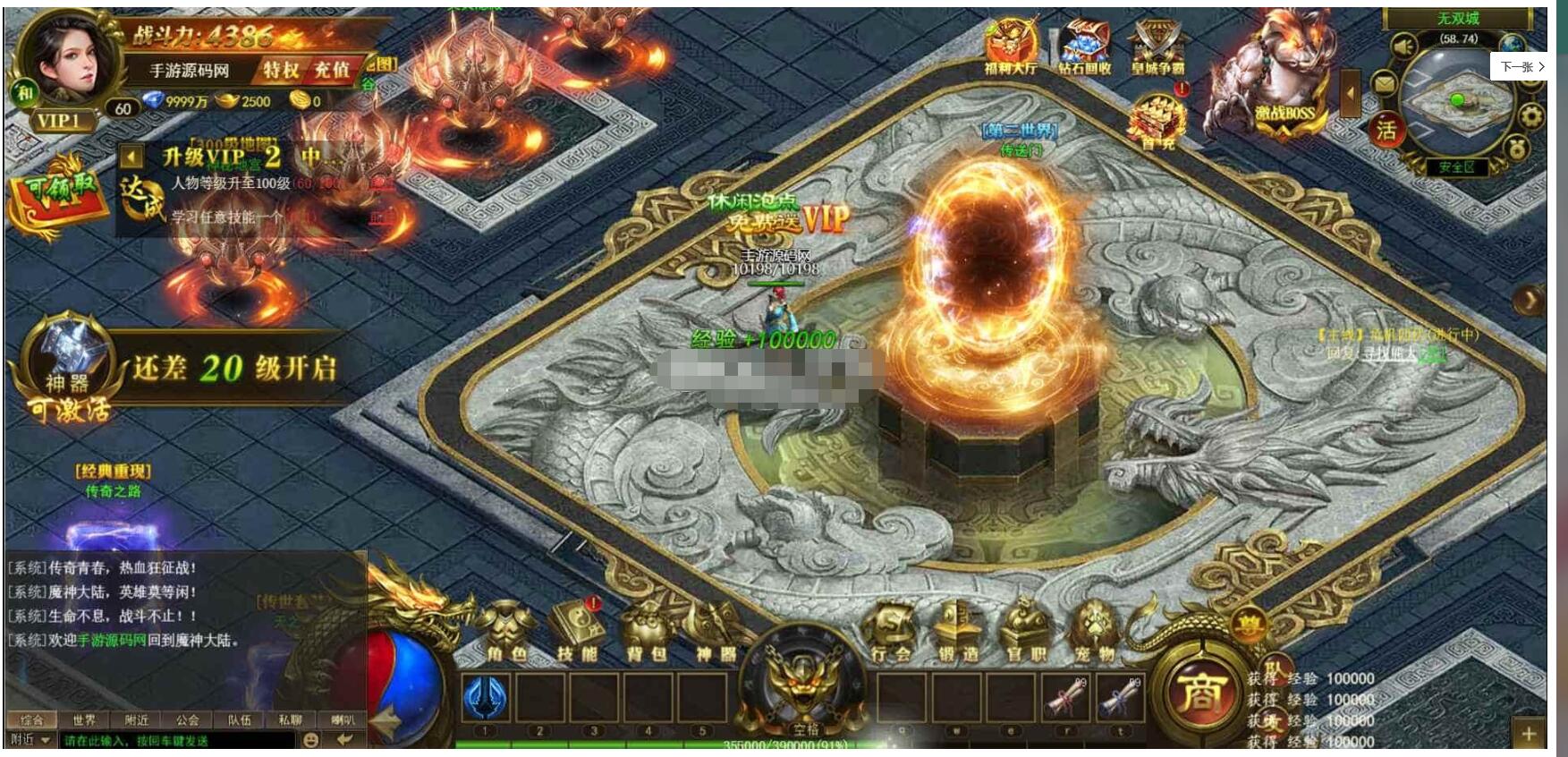Open settings via the gear icon by the minimap

tap(1531, 116)
